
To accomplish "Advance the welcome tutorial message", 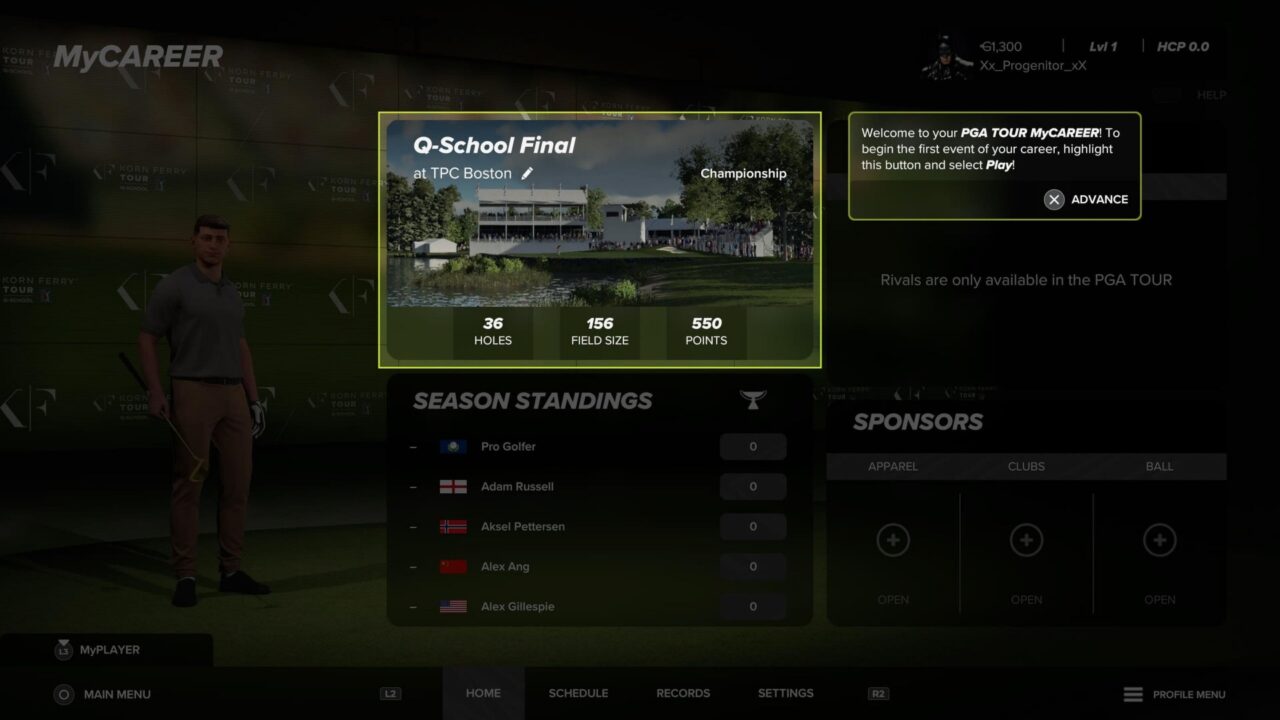I will [x=1087, y=199].
